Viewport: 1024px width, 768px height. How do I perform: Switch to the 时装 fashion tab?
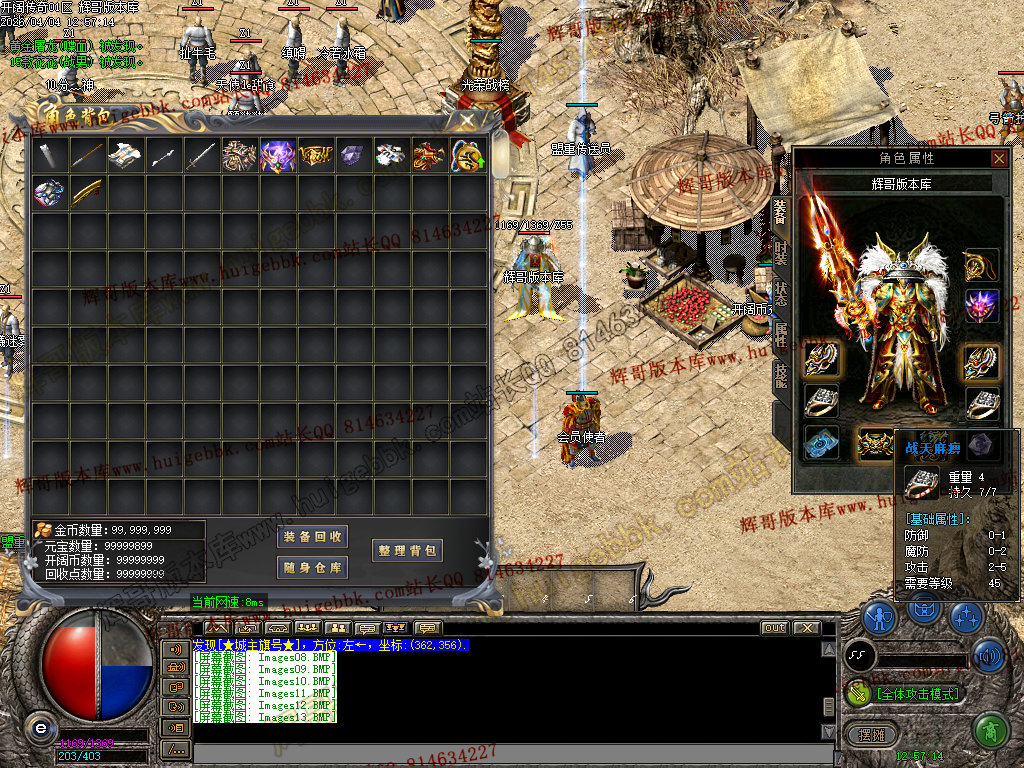click(x=781, y=254)
